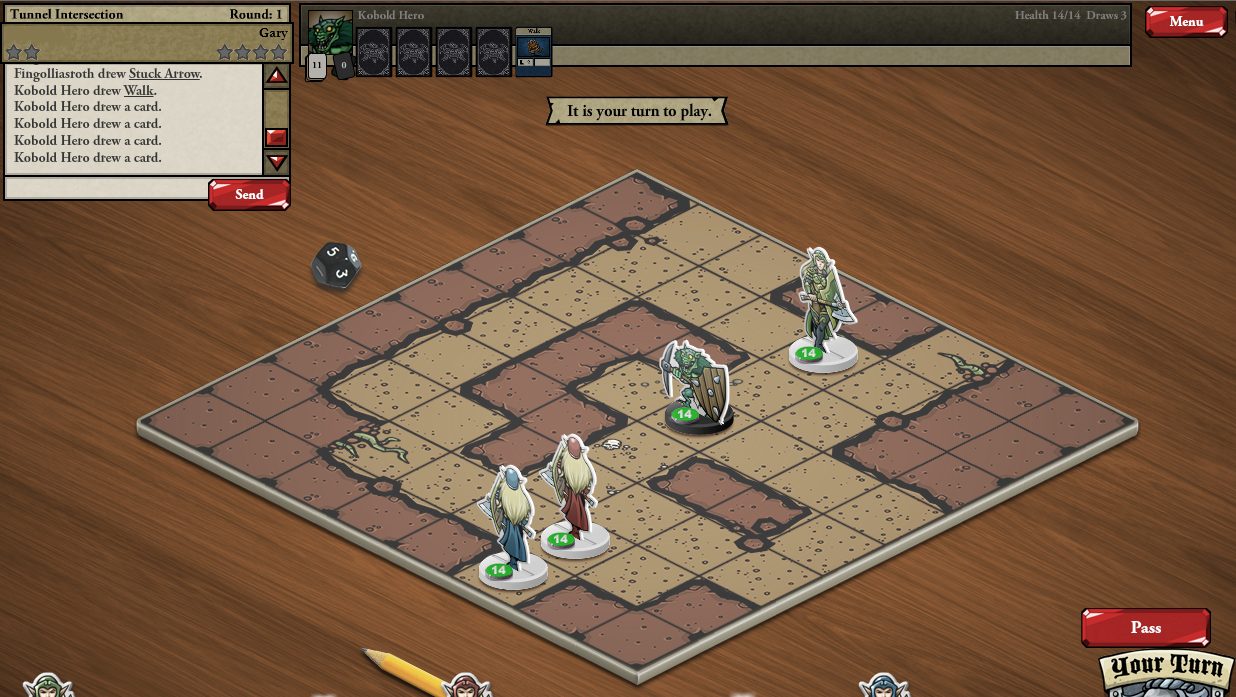The image size is (1236, 697).
Task: Select the Kobold Hero portrait
Action: pyautogui.click(x=330, y=32)
